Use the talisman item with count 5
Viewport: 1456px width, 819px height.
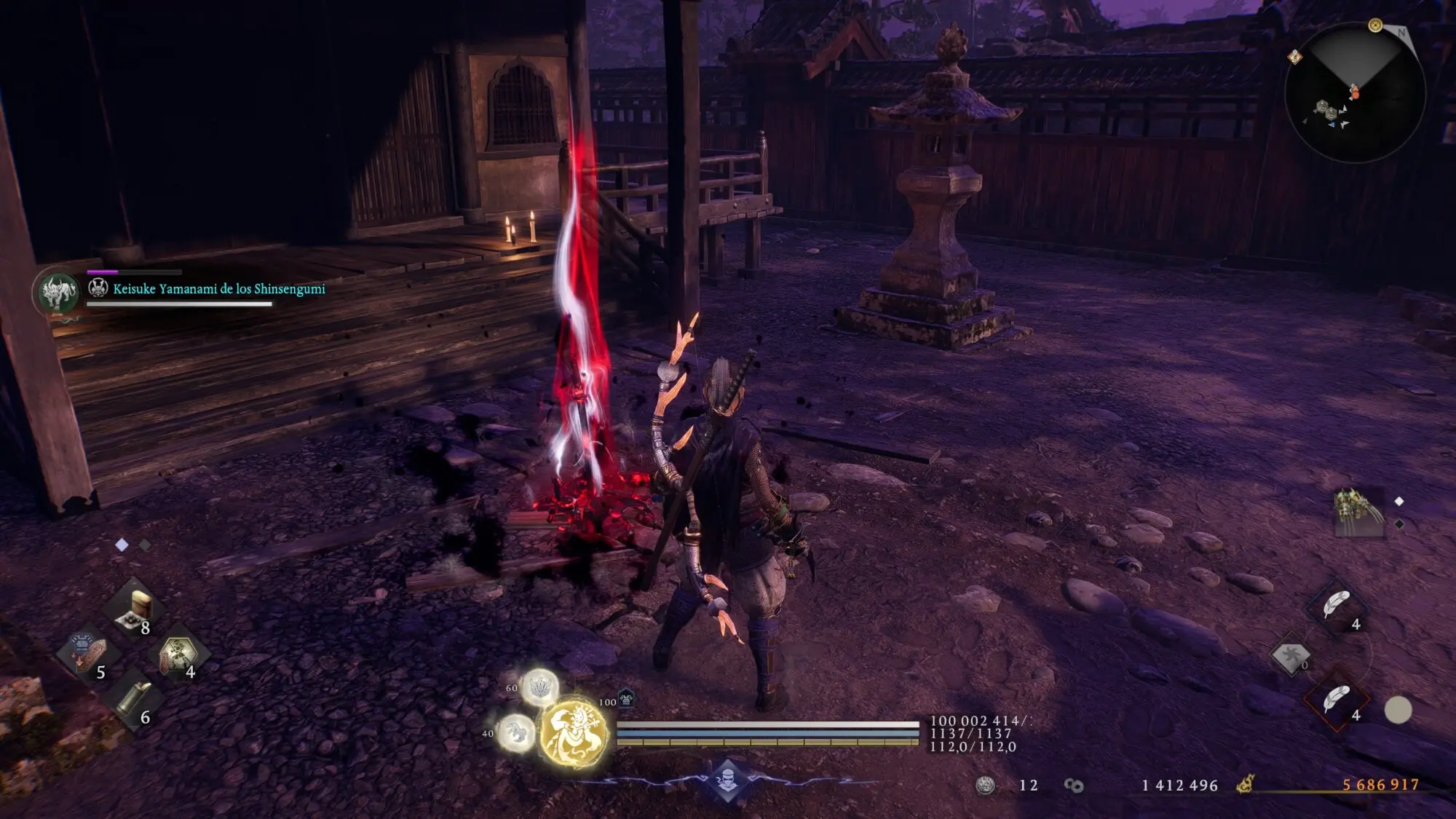click(87, 654)
